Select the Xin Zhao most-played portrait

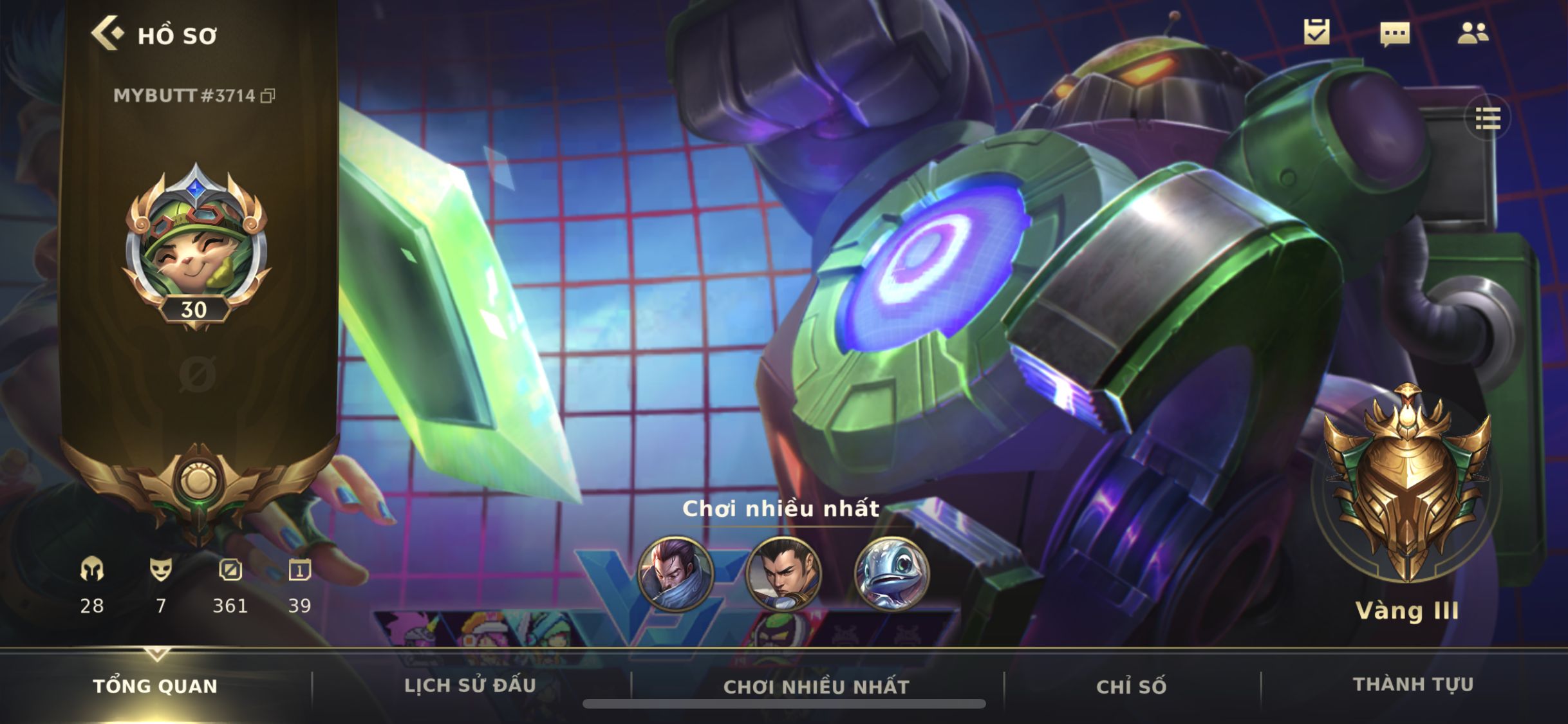783,573
